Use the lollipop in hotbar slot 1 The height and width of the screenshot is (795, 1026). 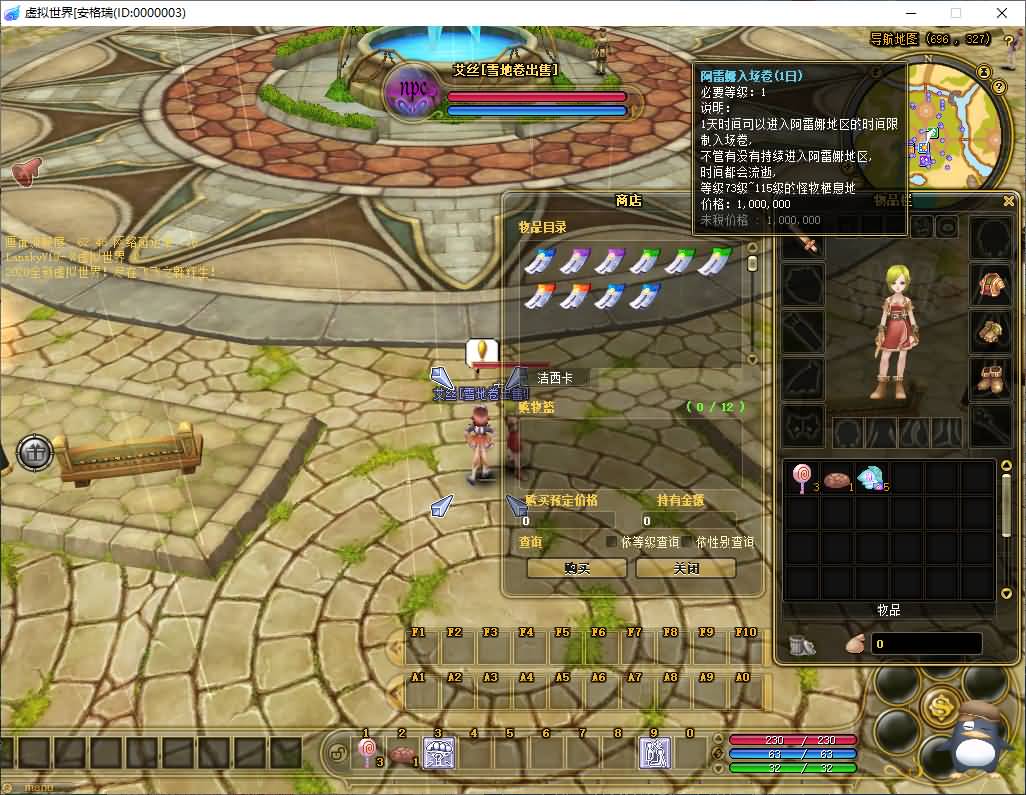pos(367,753)
